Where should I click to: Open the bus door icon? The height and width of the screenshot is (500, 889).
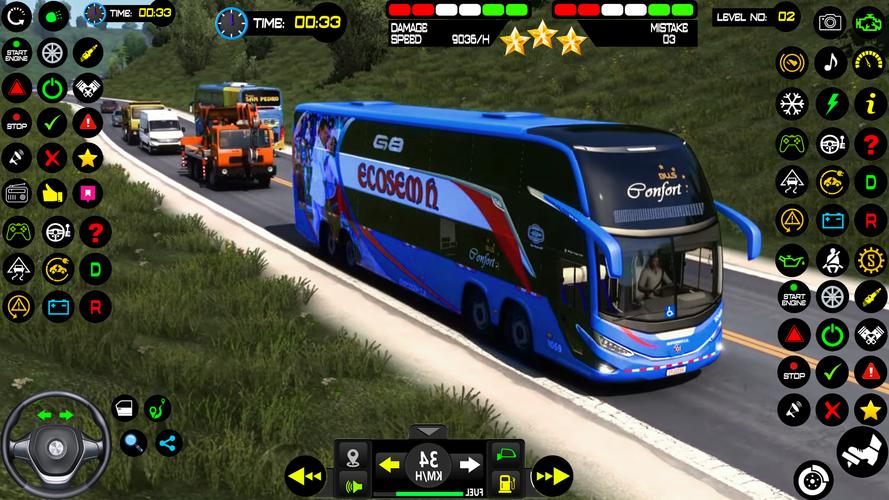(x=124, y=408)
